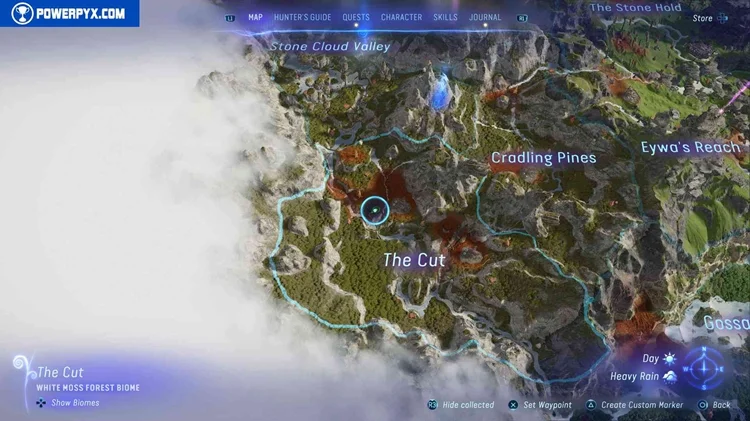Toggle Hide collected filter
Image resolution: width=750 pixels, height=421 pixels.
pos(462,405)
